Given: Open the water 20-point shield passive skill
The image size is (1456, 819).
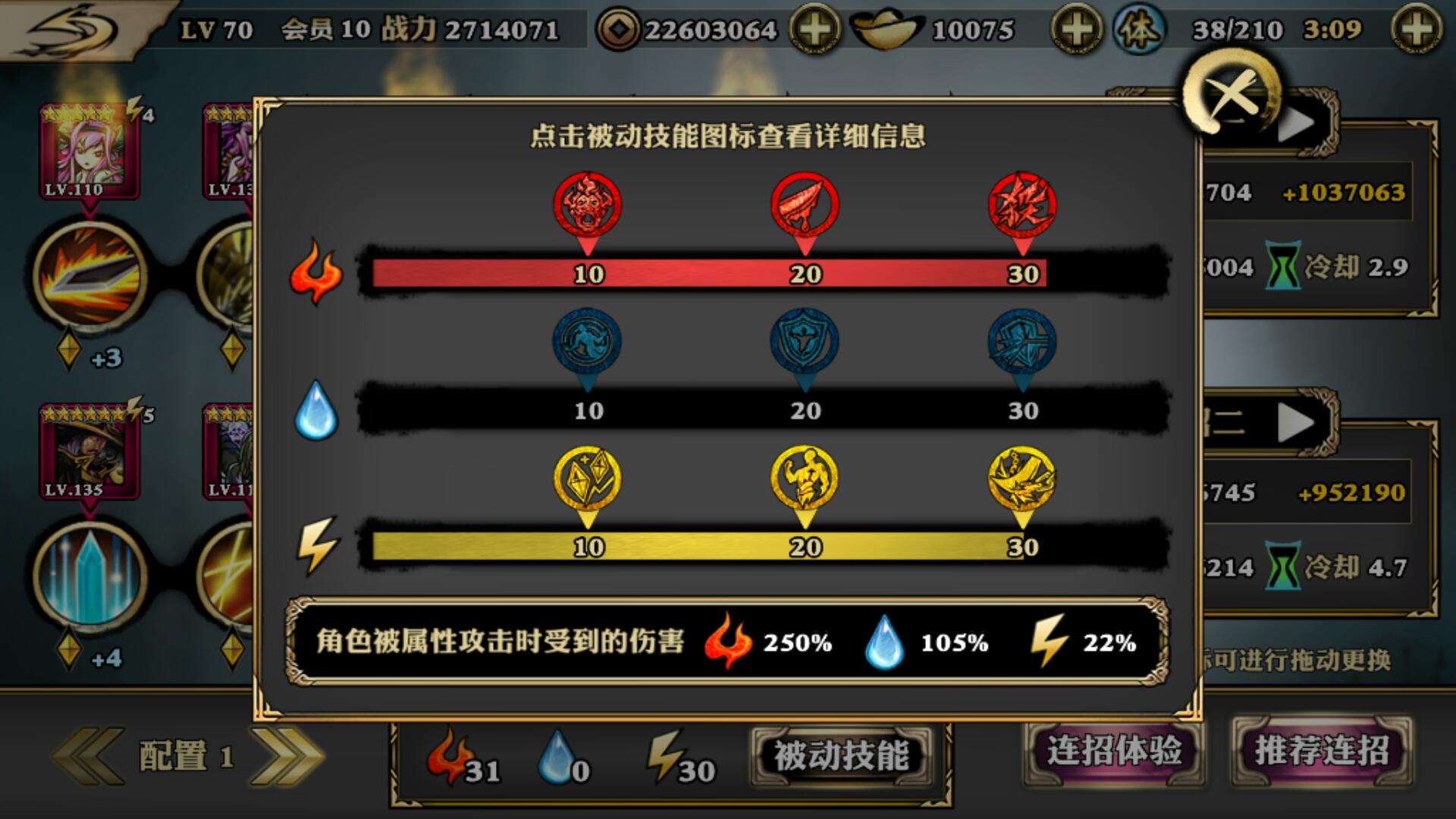Looking at the screenshot, I should coord(808,341).
